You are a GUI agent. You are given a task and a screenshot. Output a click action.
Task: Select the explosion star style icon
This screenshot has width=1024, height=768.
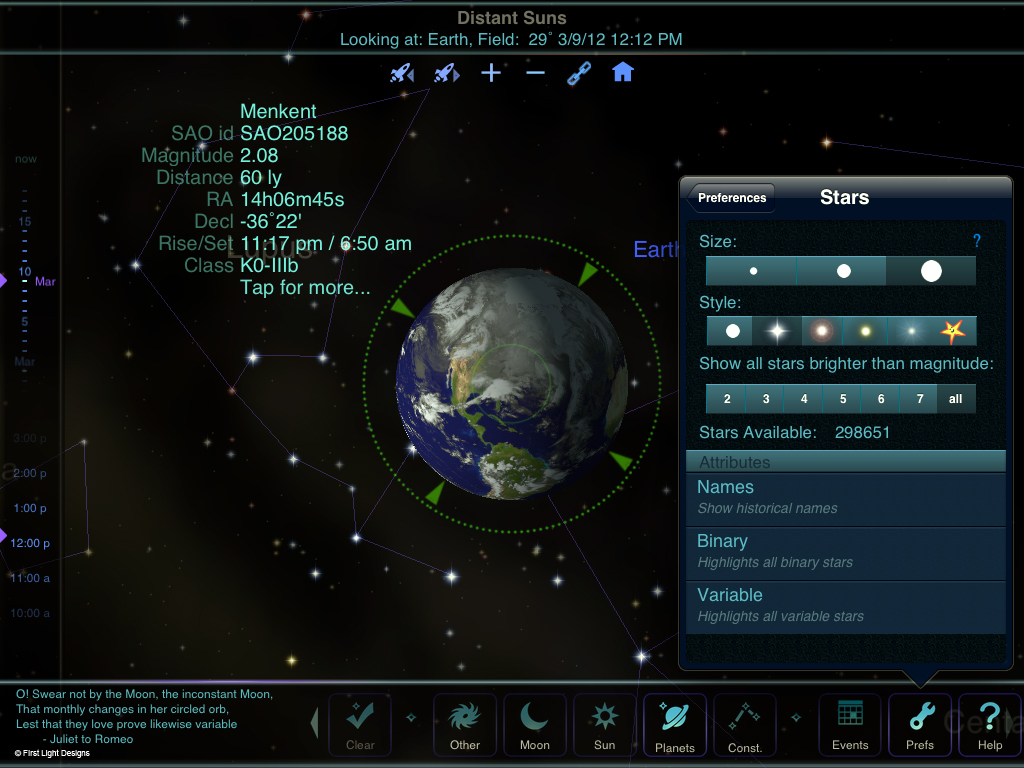(953, 331)
